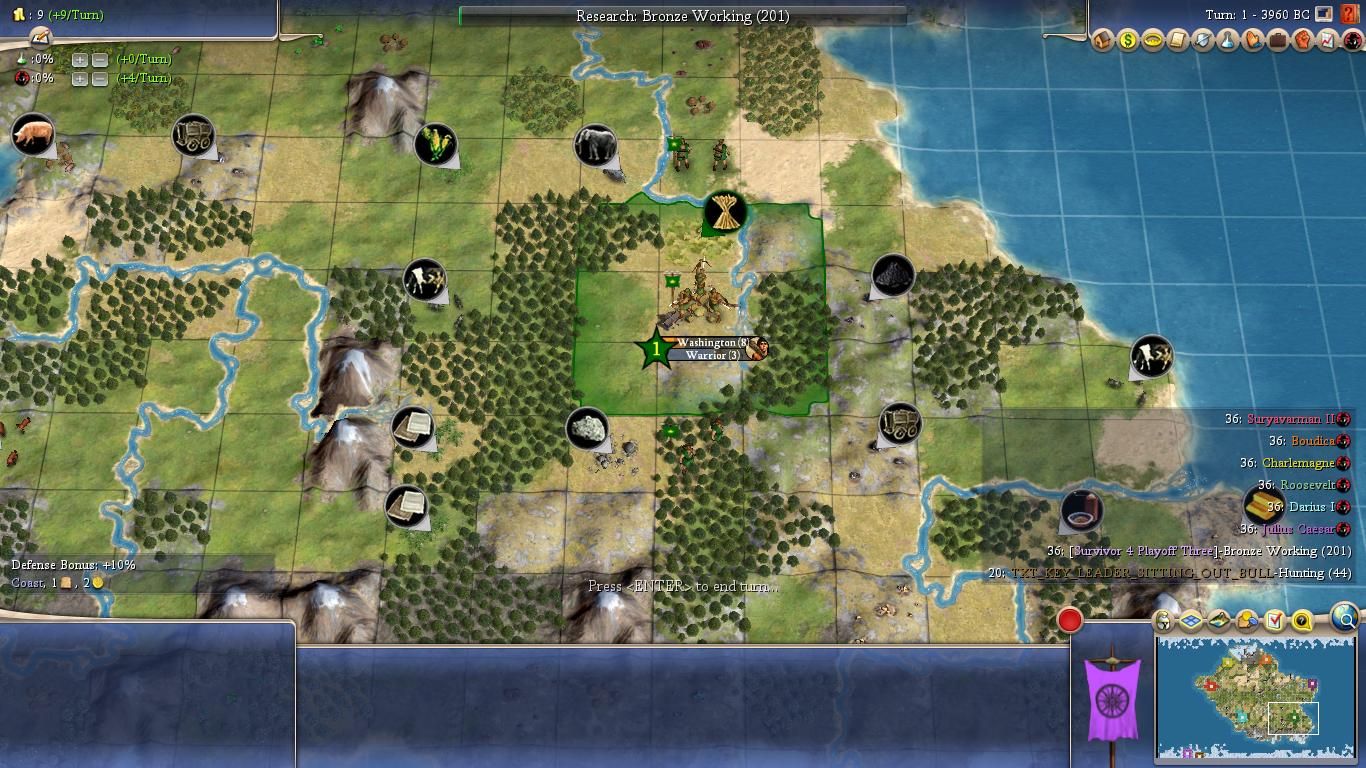1366x768 pixels.
Task: Open the Financial Advisor dollar icon
Action: 1127,40
